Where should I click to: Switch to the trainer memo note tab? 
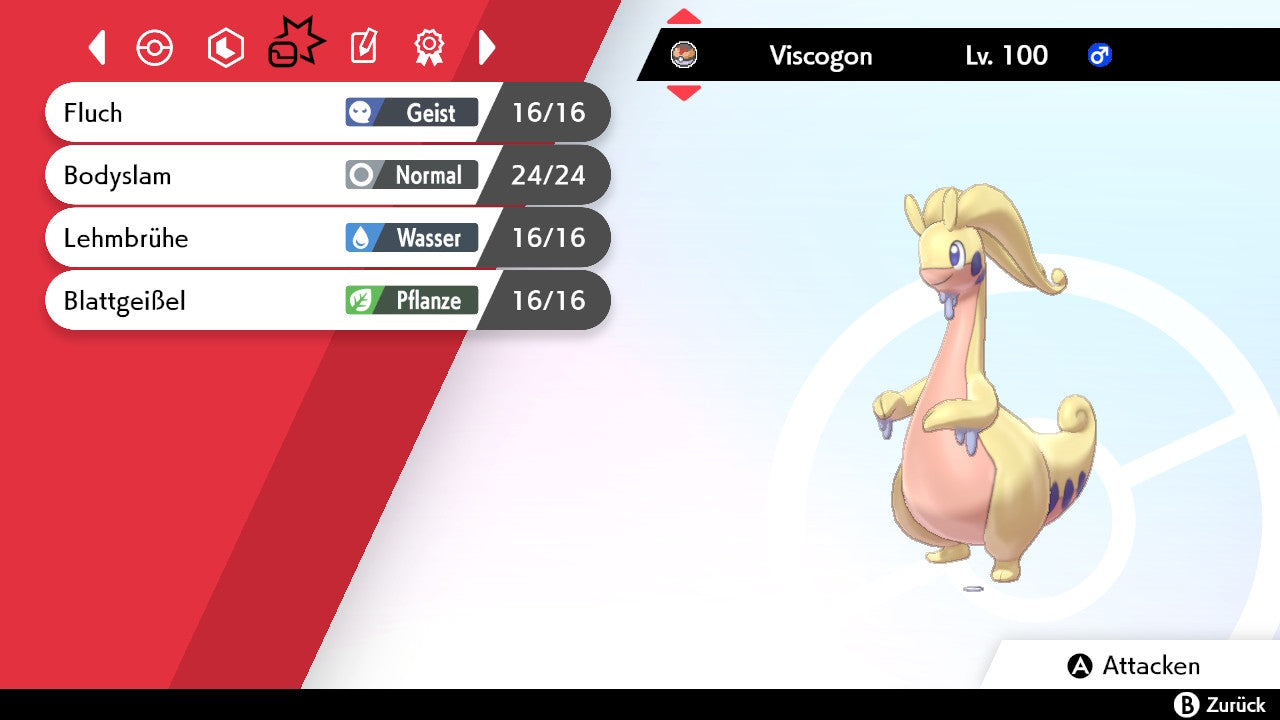(363, 47)
